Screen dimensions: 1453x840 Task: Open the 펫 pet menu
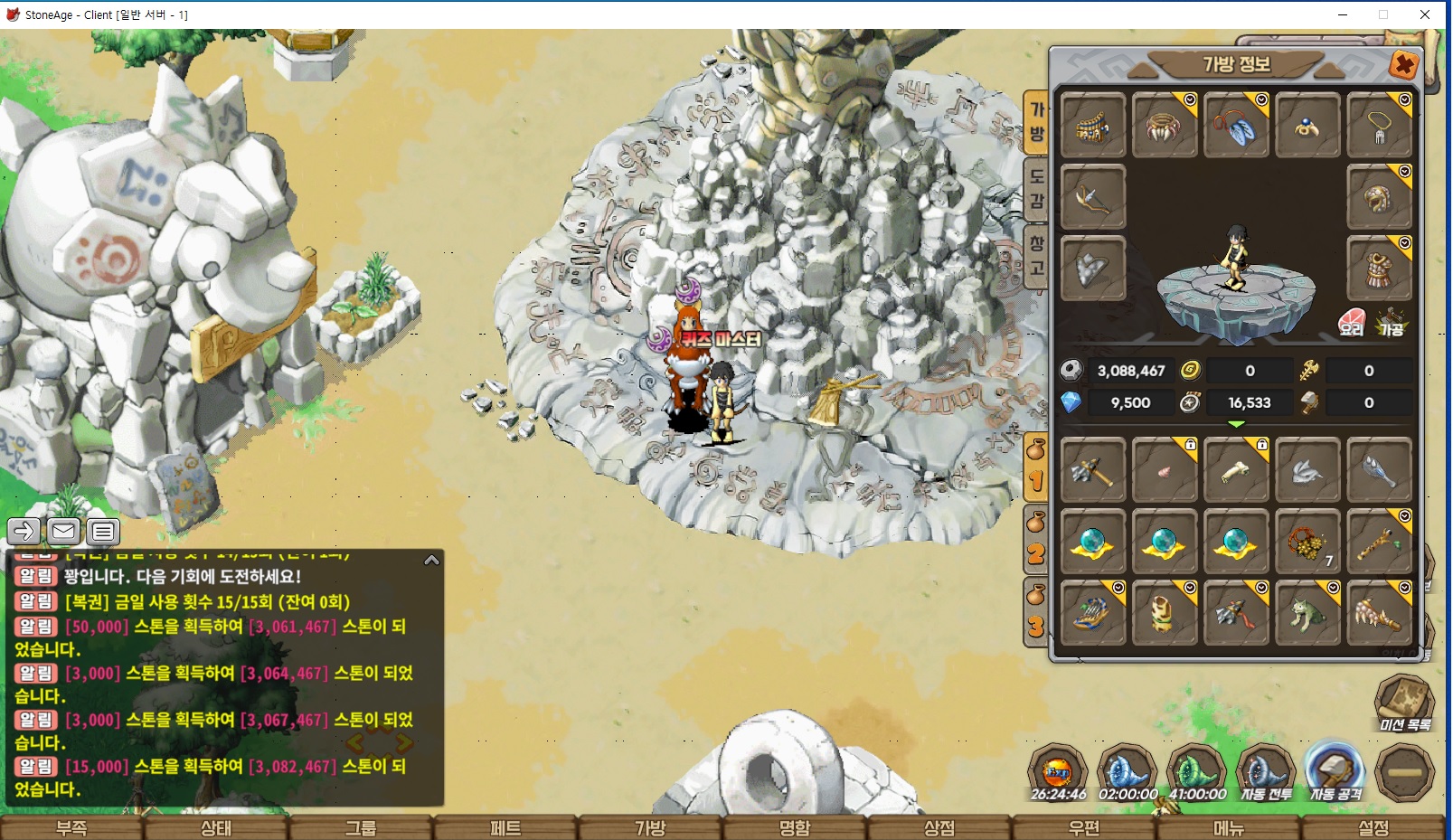click(505, 827)
